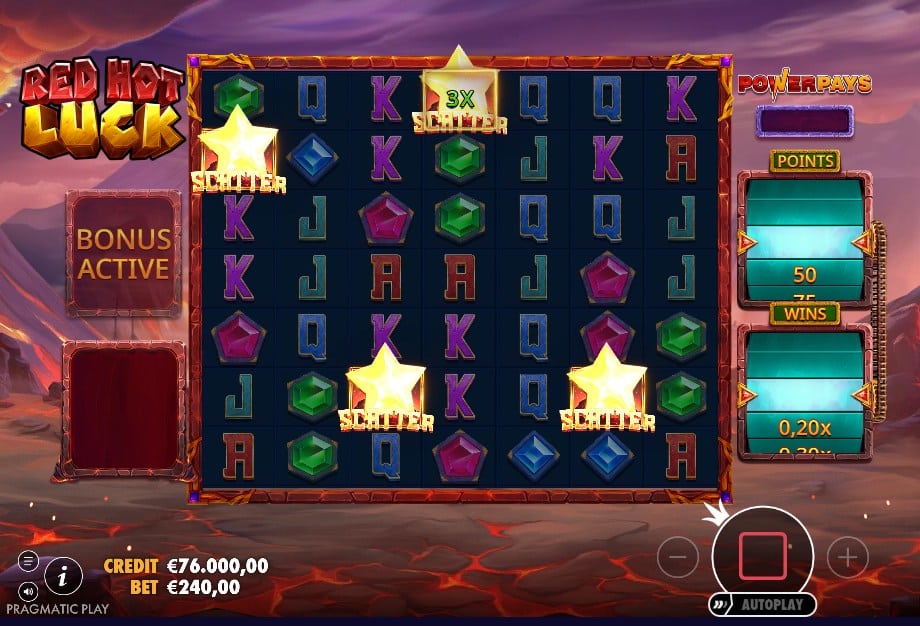Screen dimensions: 920x626
Task: Decrease the bet with the minus button
Action: (677, 557)
